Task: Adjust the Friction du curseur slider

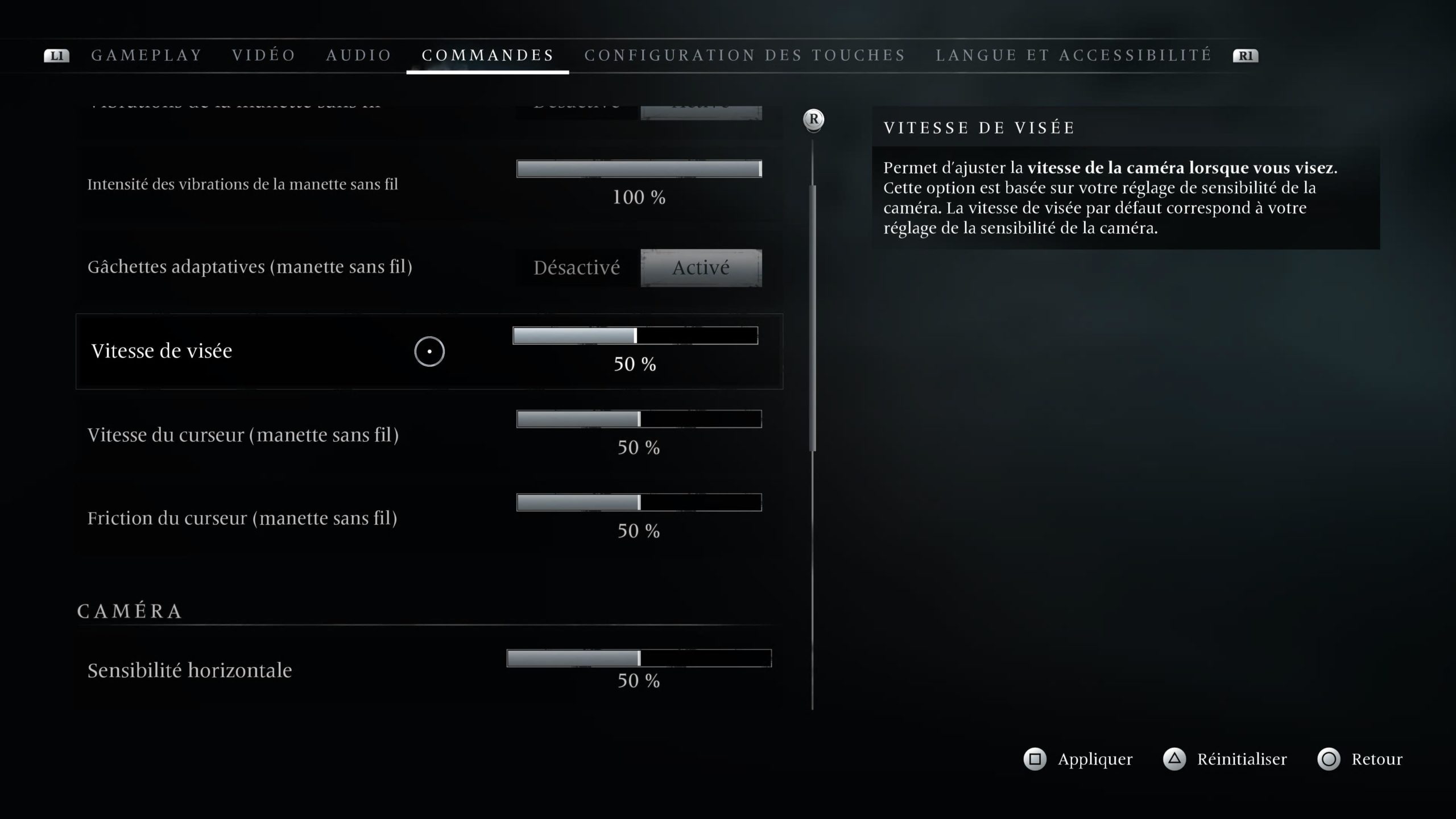Action: point(639,503)
